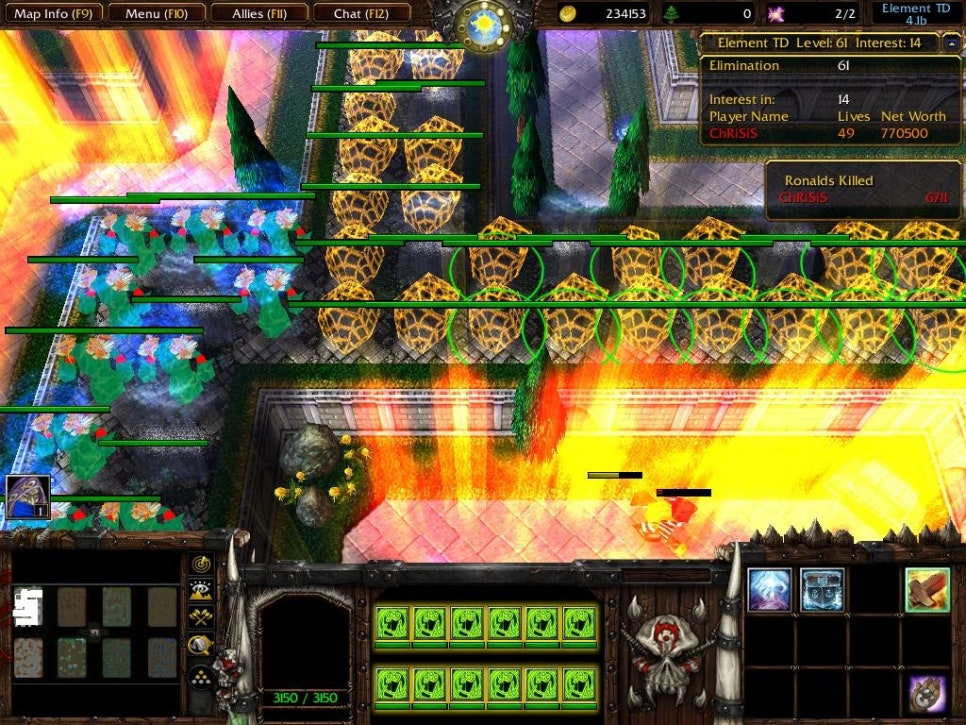The width and height of the screenshot is (966, 725).
Task: Toggle minimap ally color mode
Action: click(202, 619)
